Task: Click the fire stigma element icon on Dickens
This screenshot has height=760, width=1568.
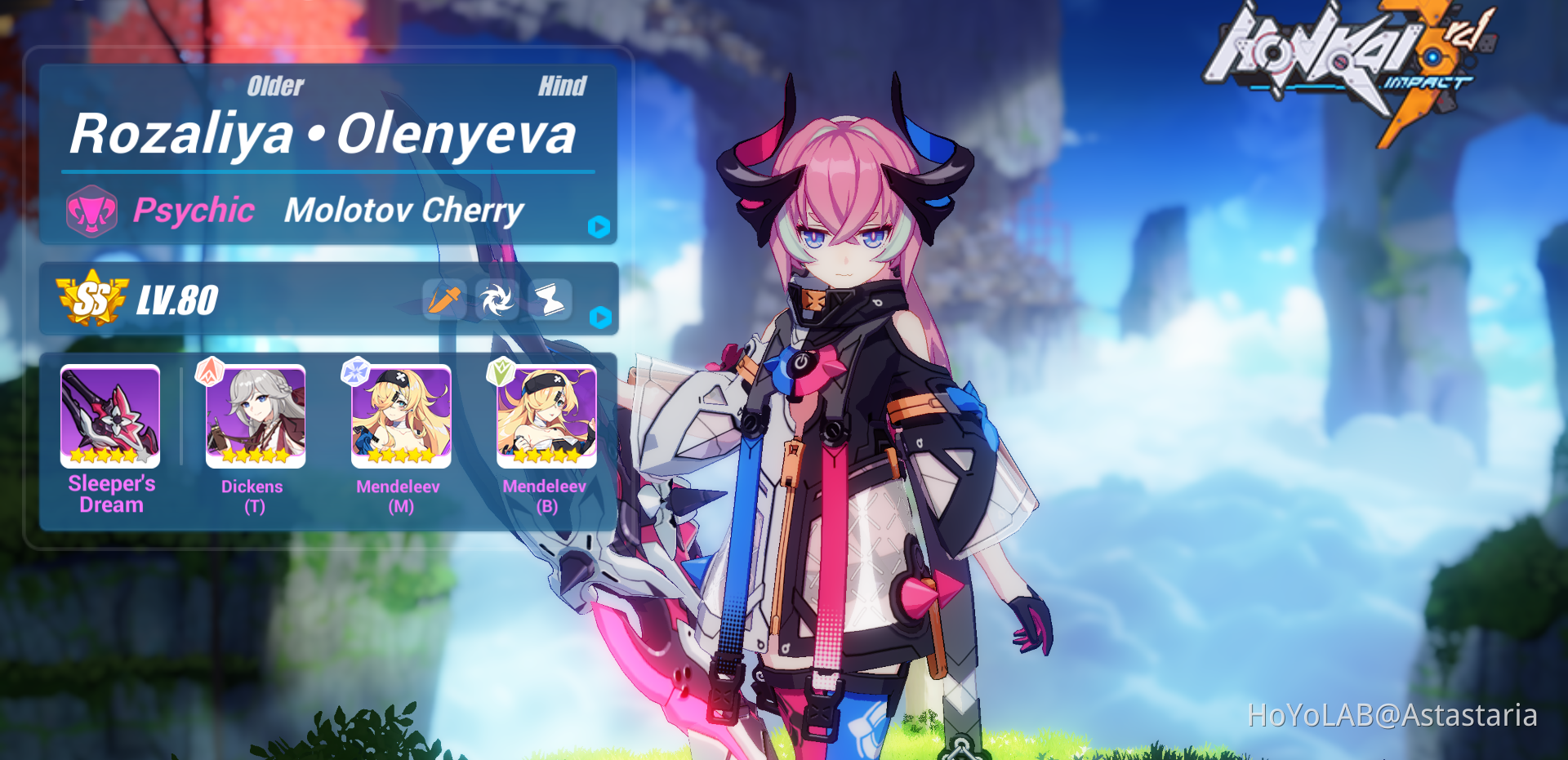Action: coord(211,373)
